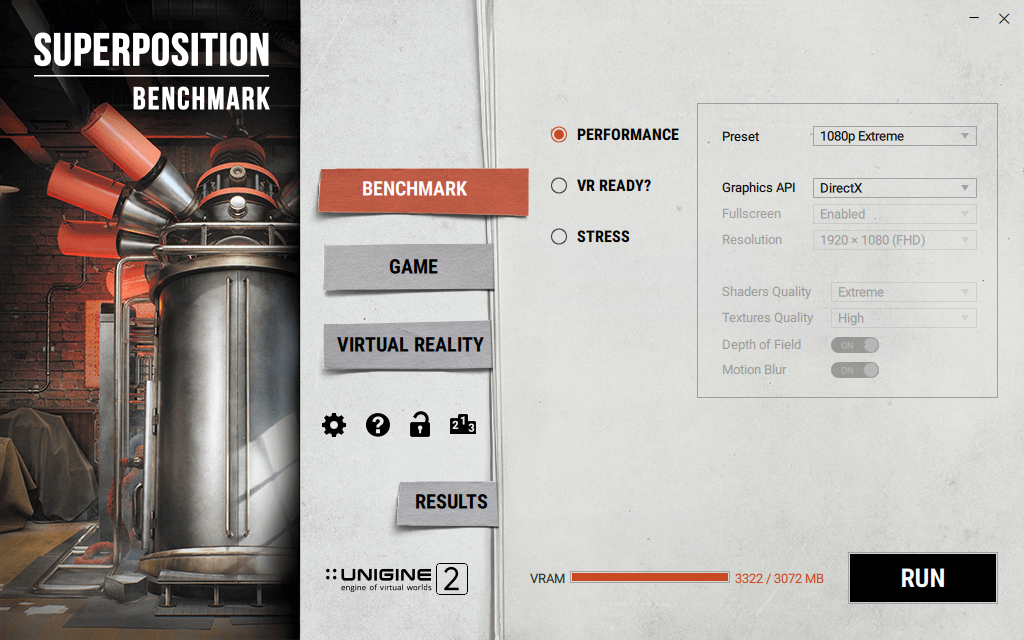Minimize the benchmark window
1024x640 pixels.
click(975, 19)
